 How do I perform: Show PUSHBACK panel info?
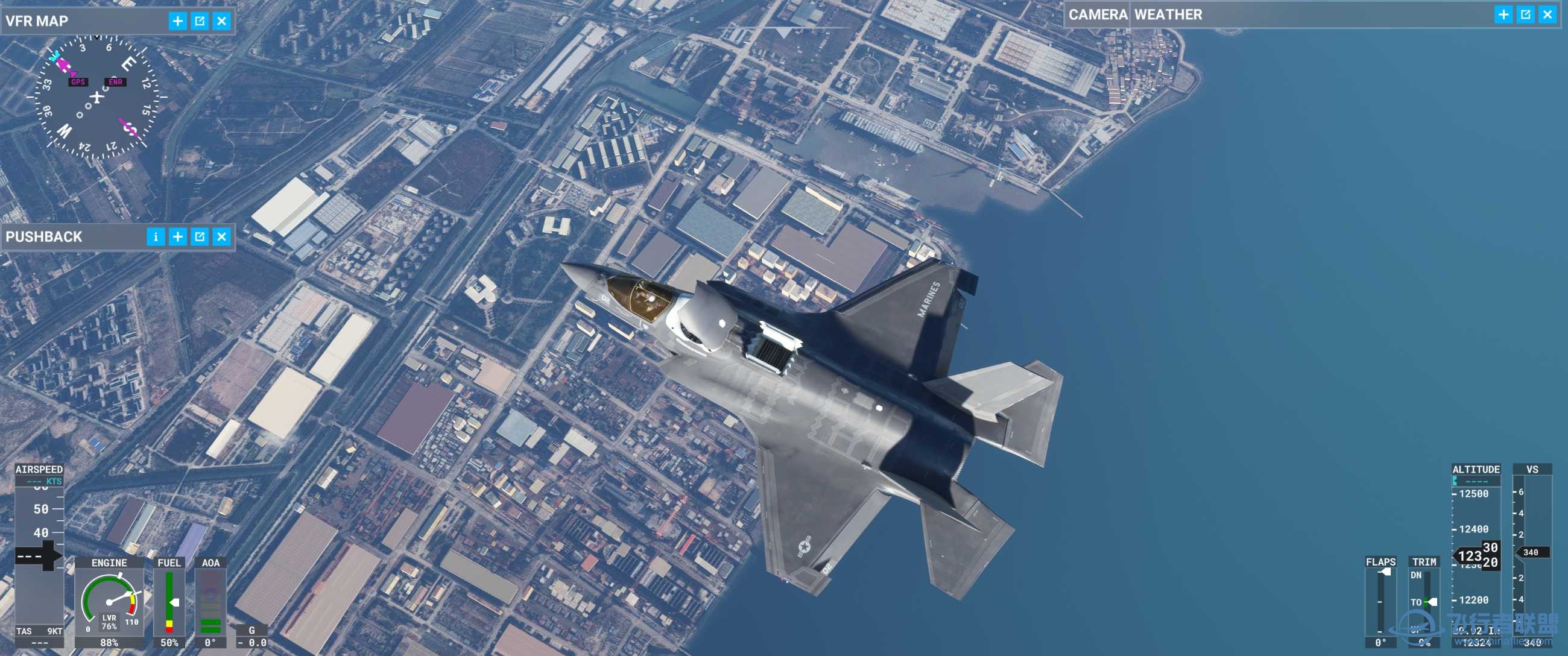pyautogui.click(x=155, y=237)
